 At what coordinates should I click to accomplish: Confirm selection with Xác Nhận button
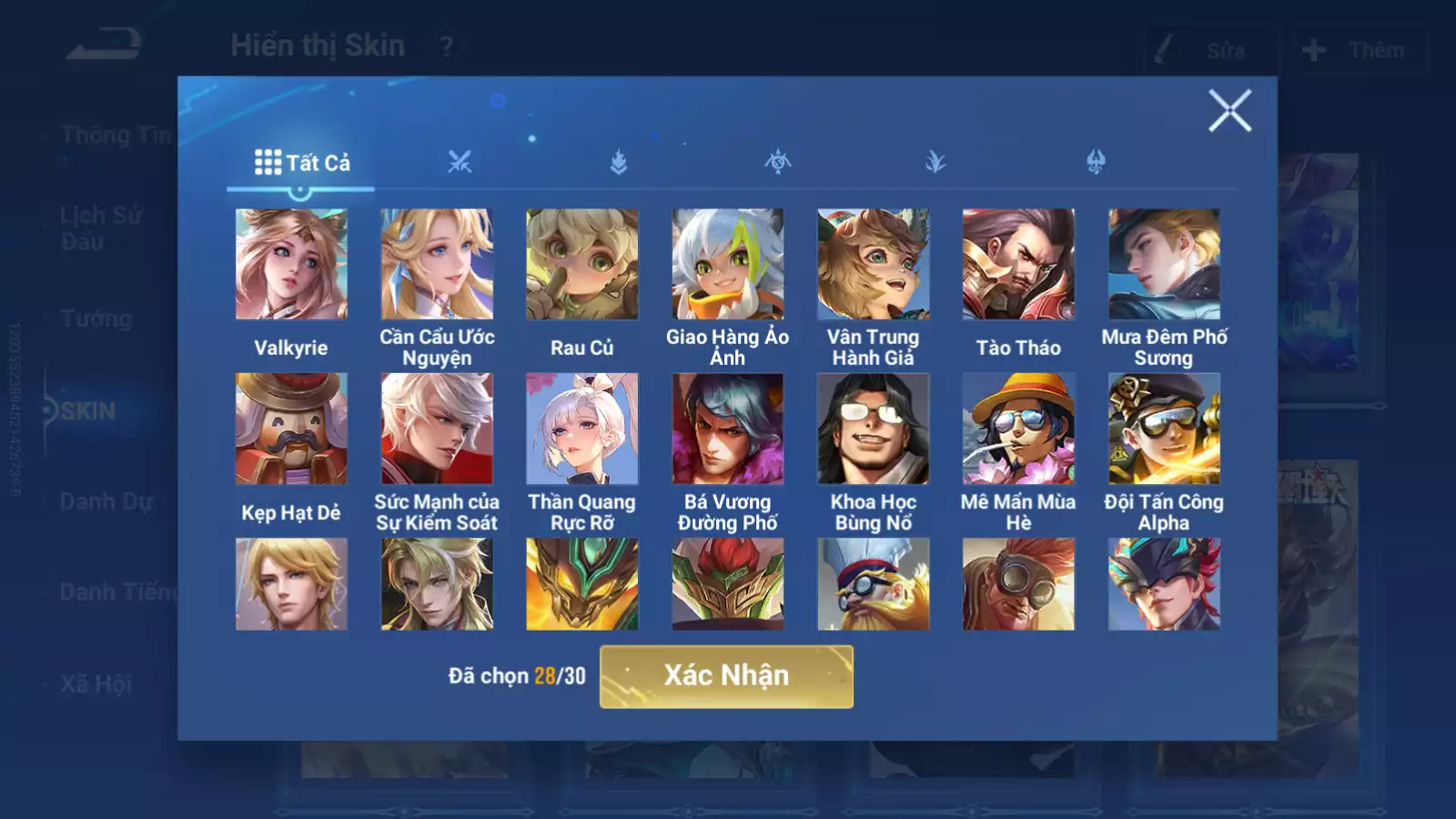(726, 676)
